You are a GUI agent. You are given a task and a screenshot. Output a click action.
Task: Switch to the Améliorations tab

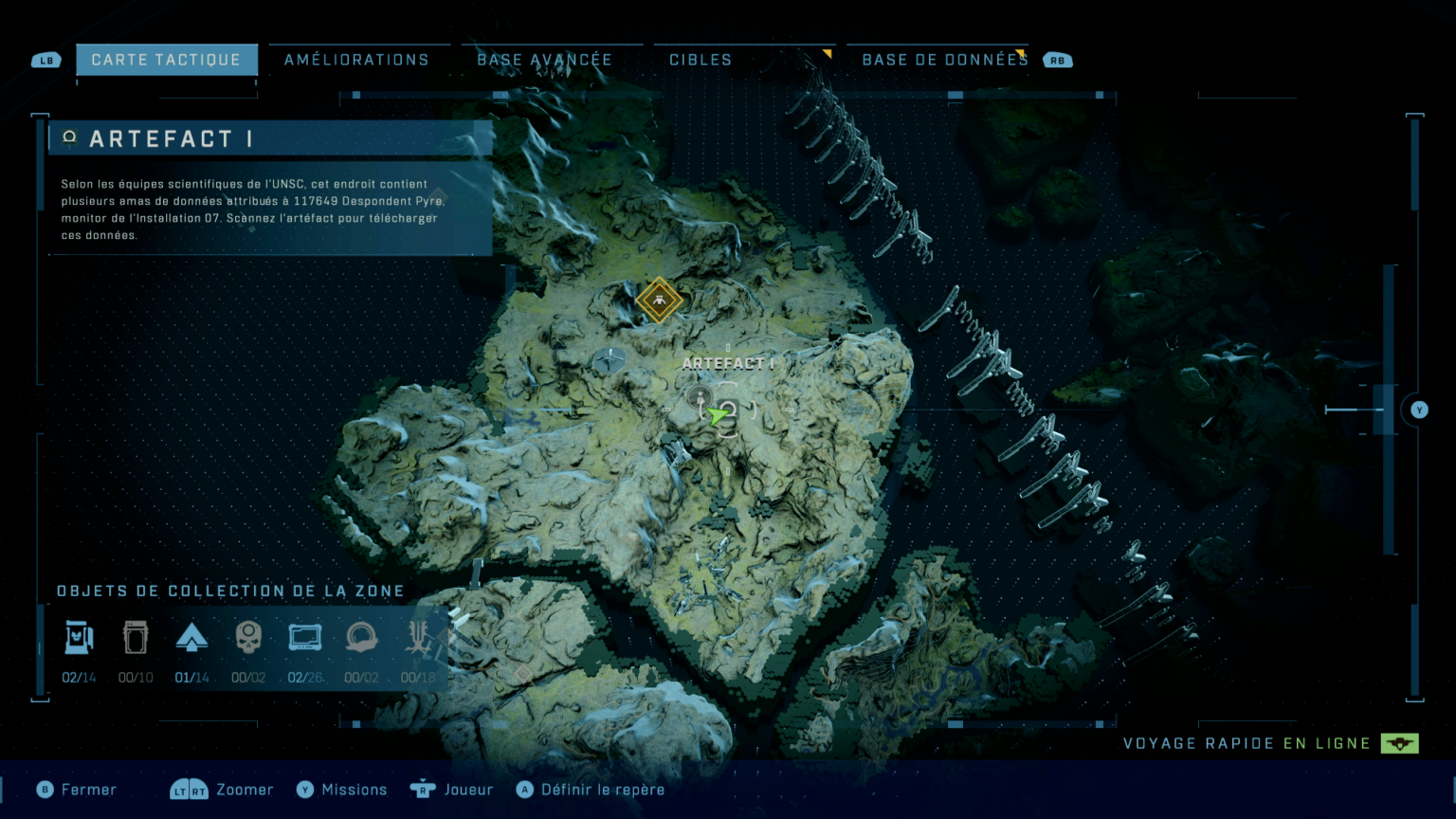[357, 59]
